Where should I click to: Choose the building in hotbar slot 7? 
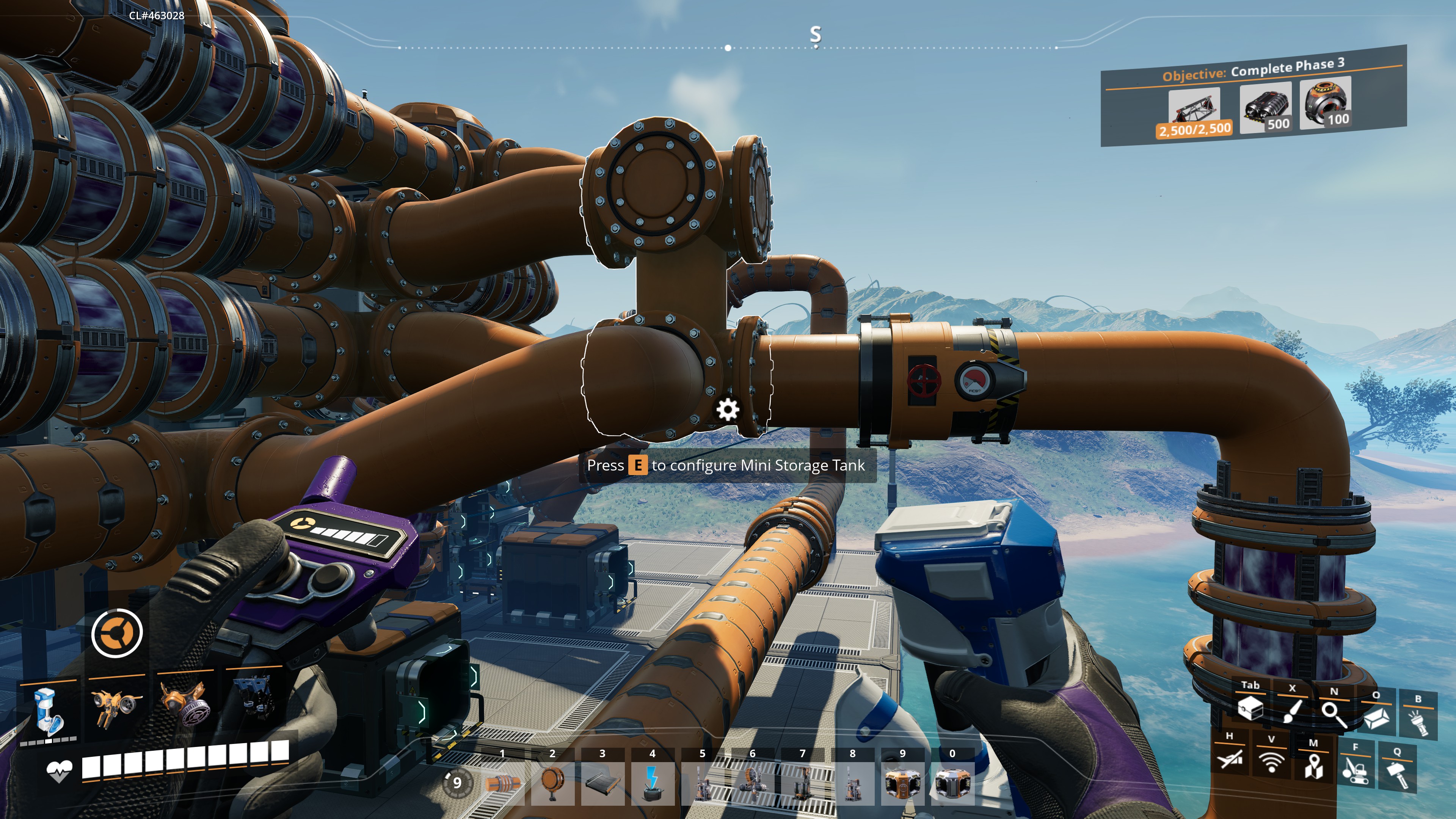coord(802,783)
